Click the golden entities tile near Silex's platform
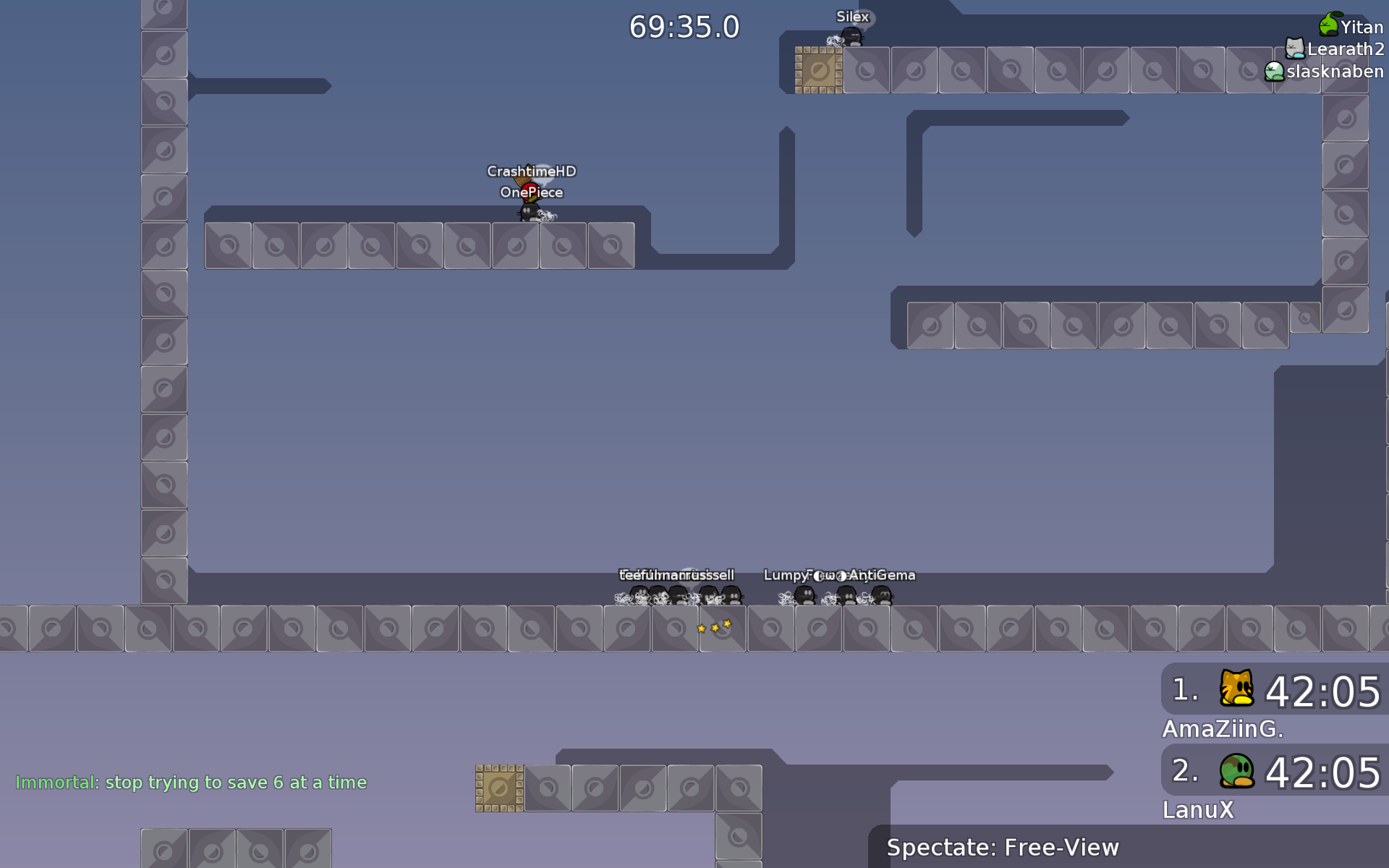 pyautogui.click(x=818, y=69)
